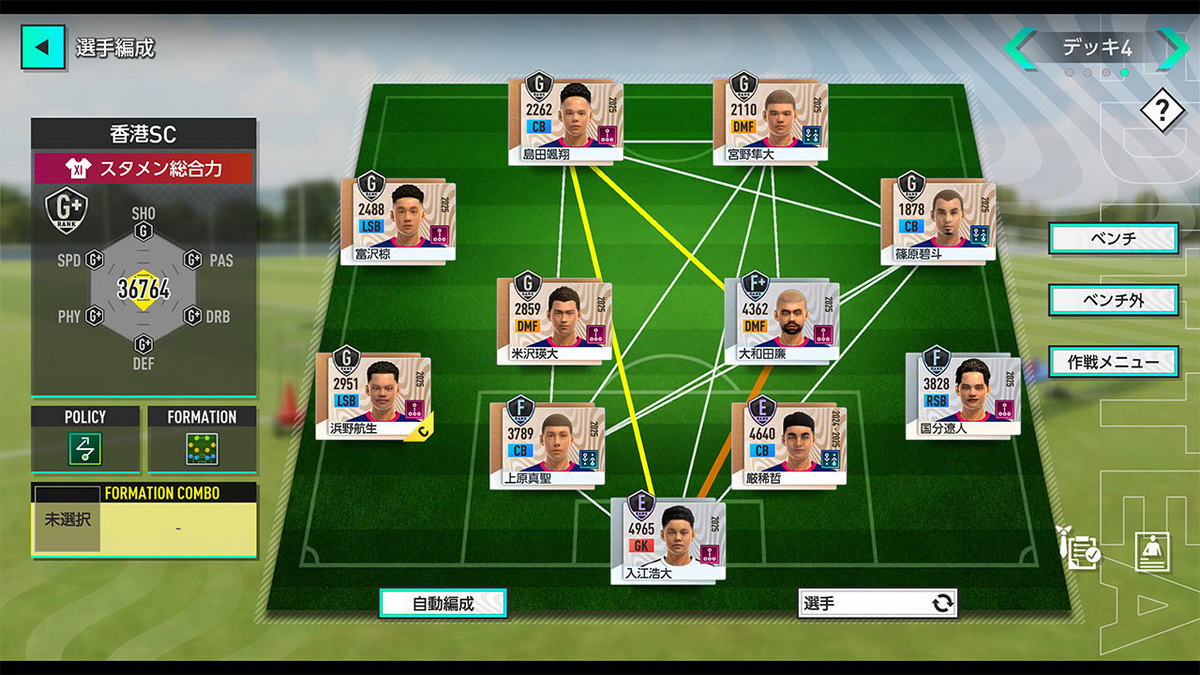Open the ベンチ外 list
This screenshot has width=1200, height=675.
click(x=1112, y=300)
